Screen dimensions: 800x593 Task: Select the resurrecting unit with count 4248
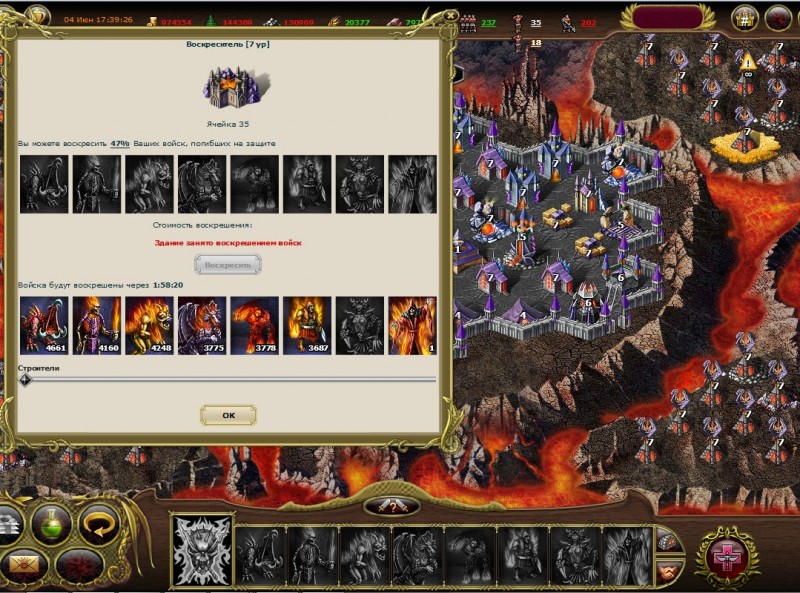(149, 325)
